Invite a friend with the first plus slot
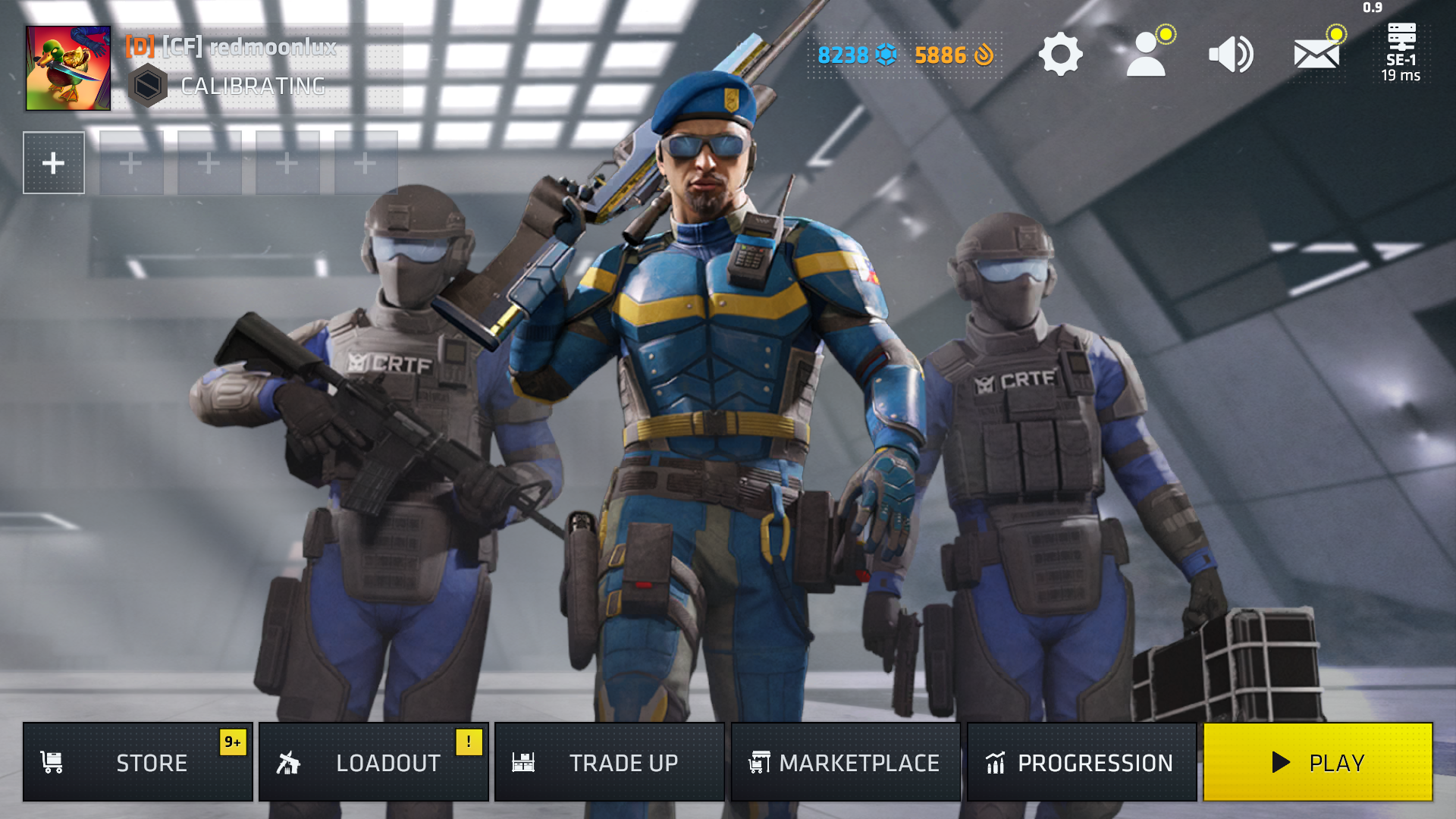 pyautogui.click(x=53, y=162)
